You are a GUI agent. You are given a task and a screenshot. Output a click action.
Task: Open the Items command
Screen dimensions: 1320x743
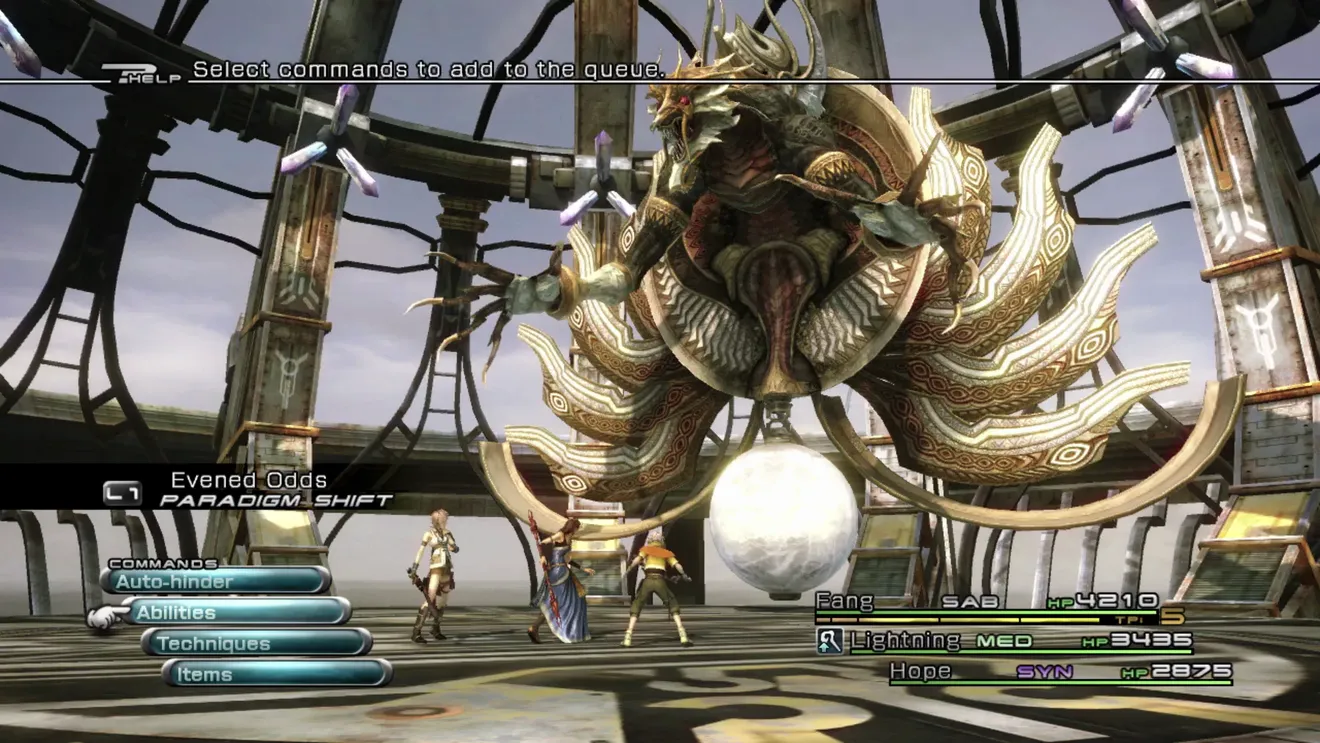pos(277,674)
